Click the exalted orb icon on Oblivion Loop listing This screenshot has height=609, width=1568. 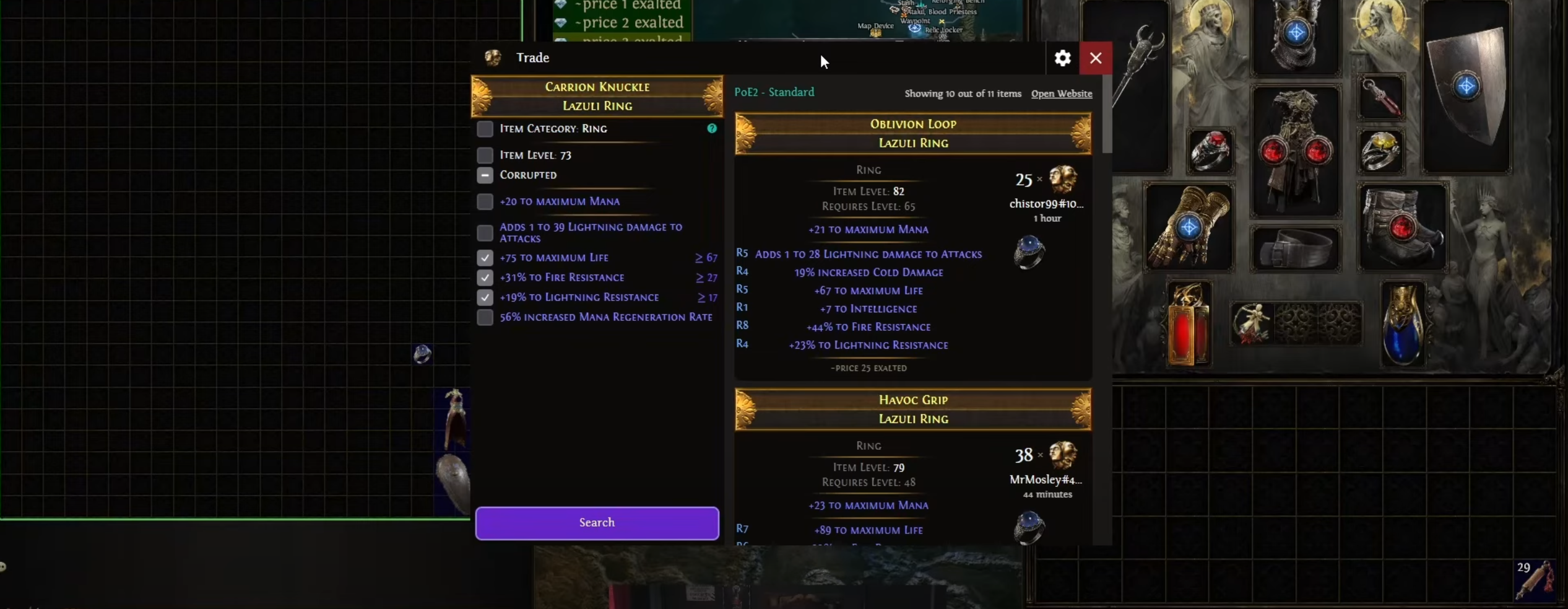click(x=1062, y=181)
